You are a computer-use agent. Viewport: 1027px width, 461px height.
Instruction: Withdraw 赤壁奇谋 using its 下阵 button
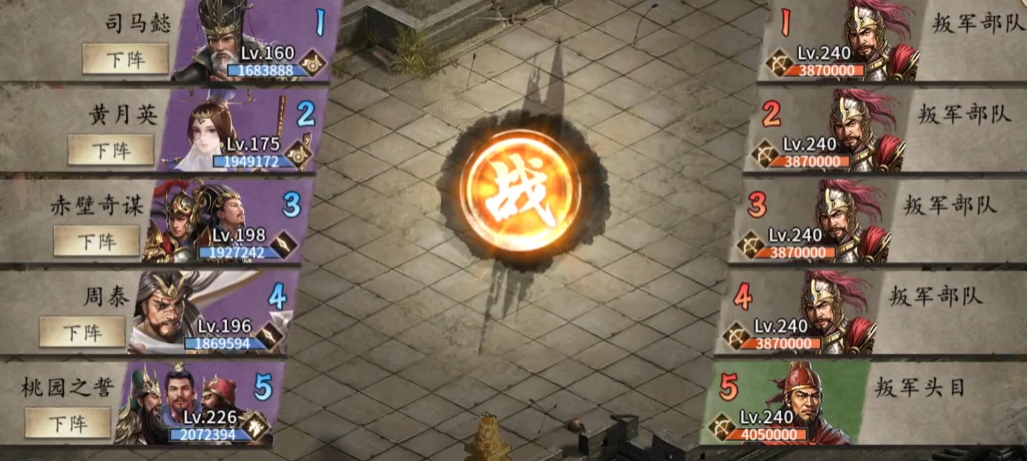coord(96,241)
